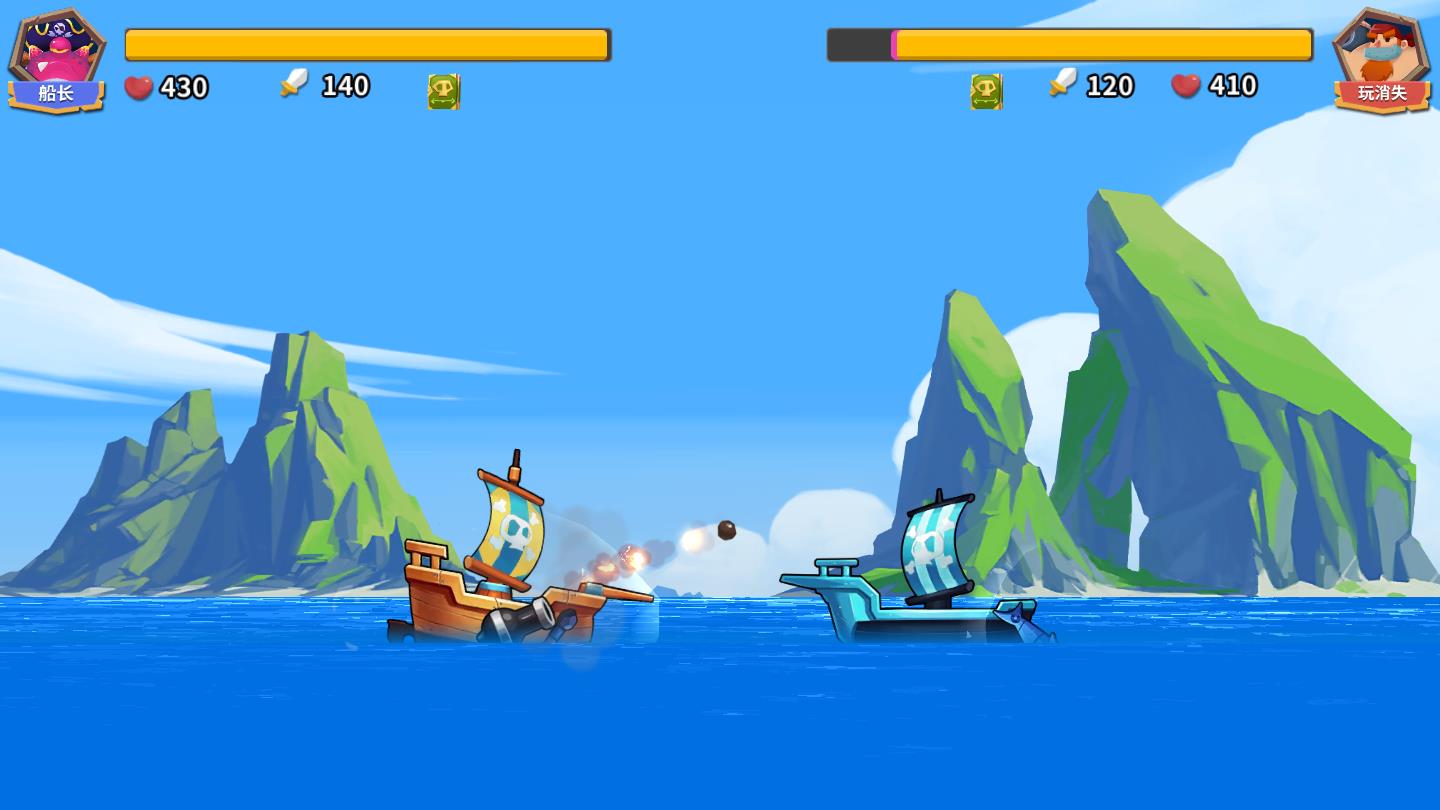
Task: Select the green skill book beside 140 attack
Action: click(443, 91)
